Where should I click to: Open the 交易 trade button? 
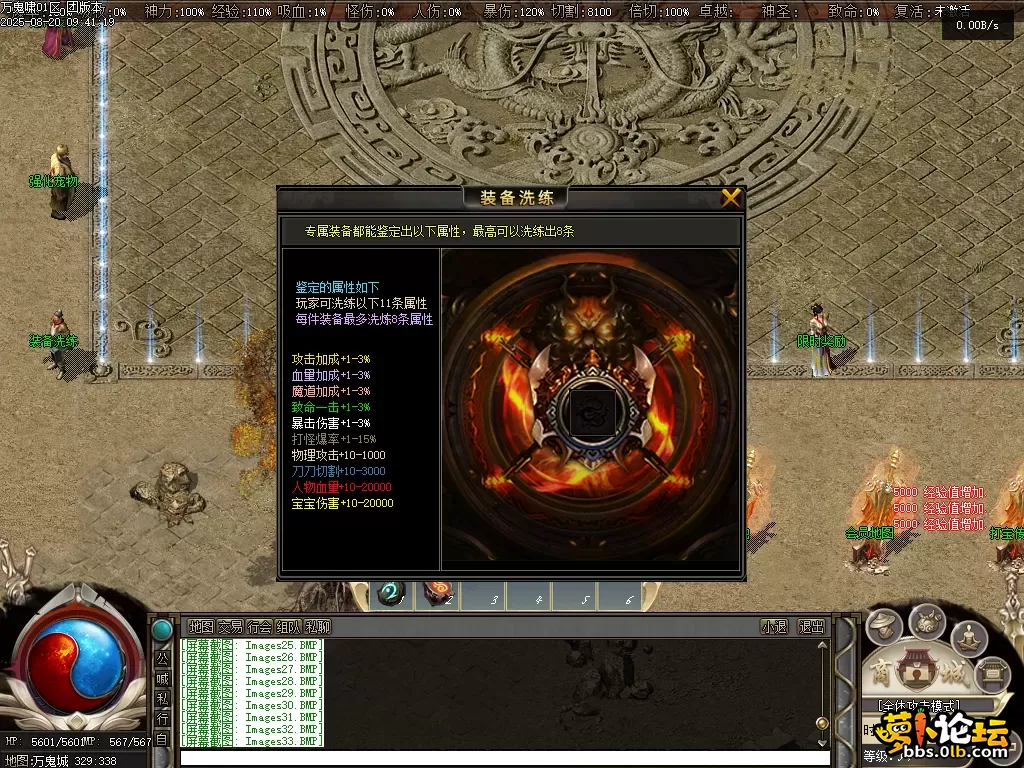click(x=230, y=627)
